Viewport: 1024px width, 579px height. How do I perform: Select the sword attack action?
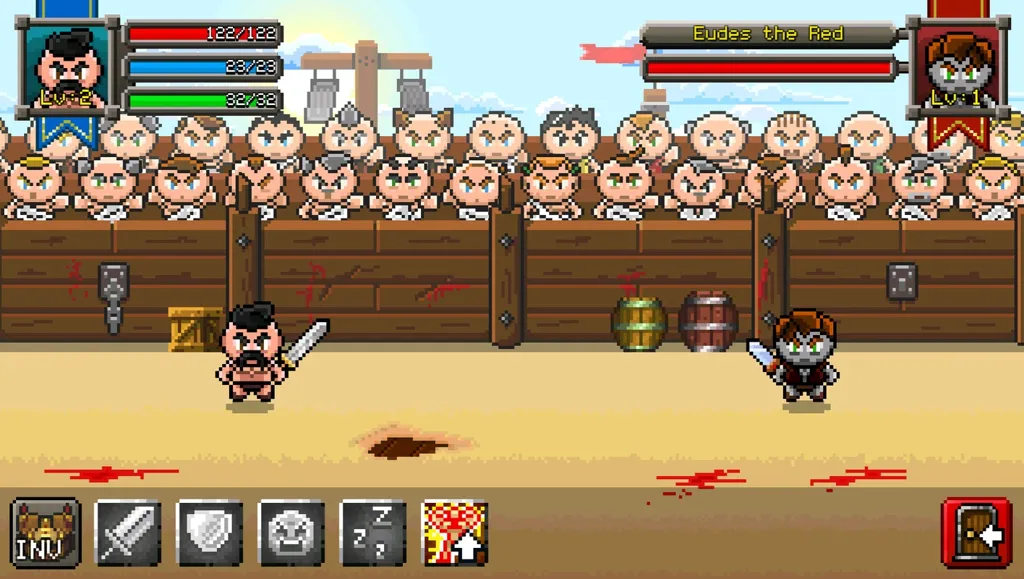point(128,533)
